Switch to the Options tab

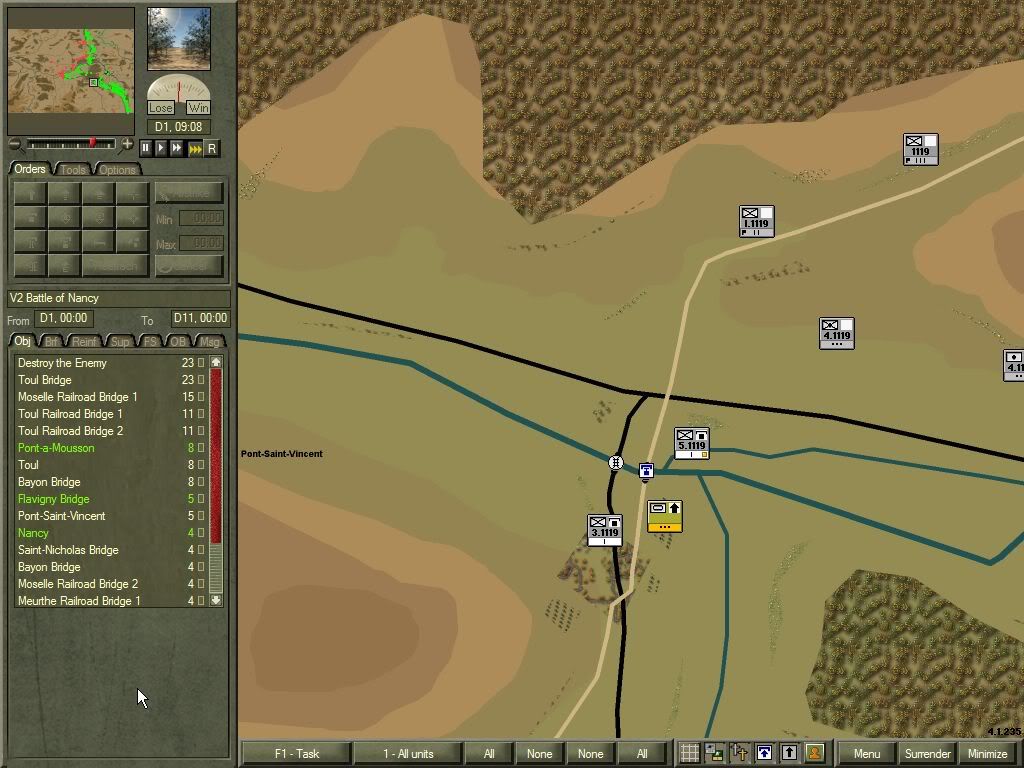click(117, 169)
